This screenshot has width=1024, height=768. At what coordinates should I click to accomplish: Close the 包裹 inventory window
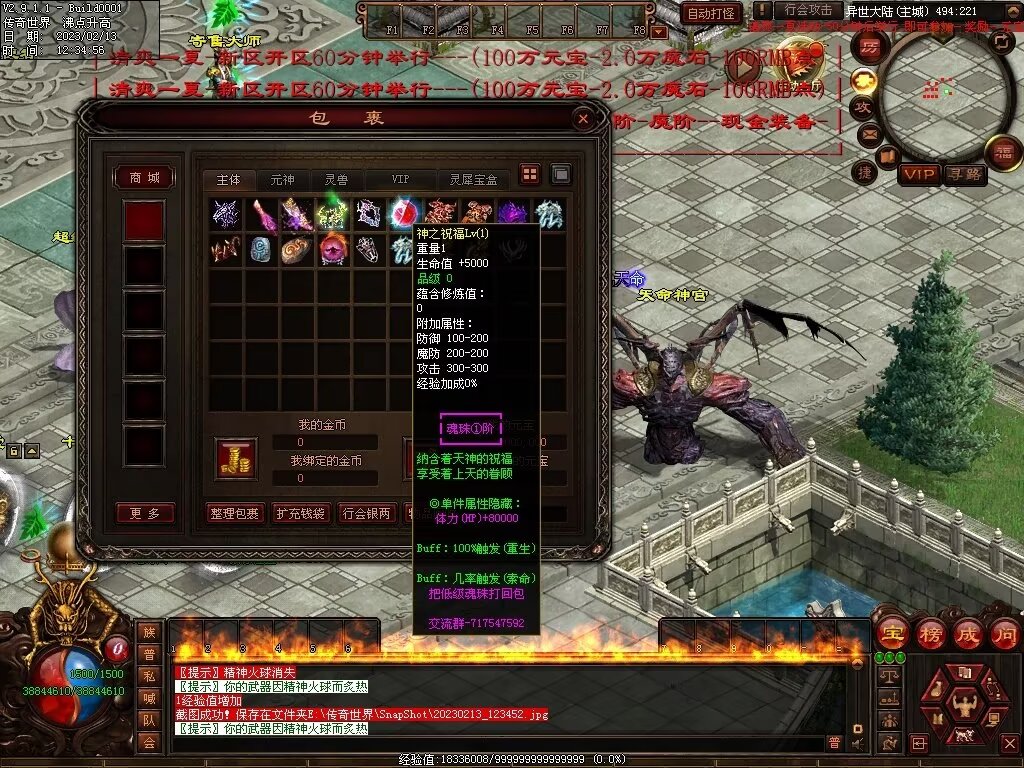(x=583, y=119)
